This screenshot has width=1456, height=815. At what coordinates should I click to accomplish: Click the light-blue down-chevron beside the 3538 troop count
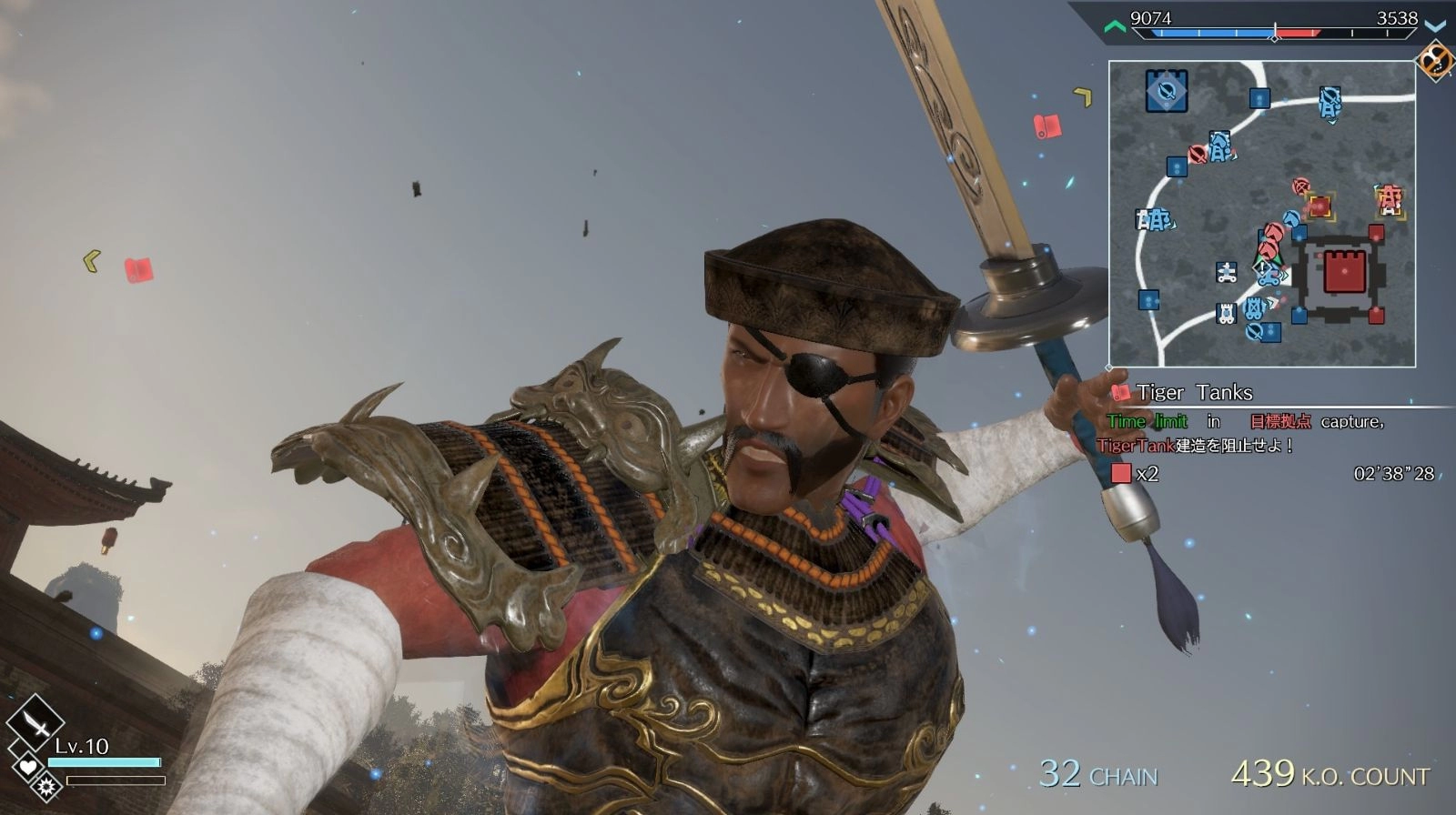pos(1435,25)
